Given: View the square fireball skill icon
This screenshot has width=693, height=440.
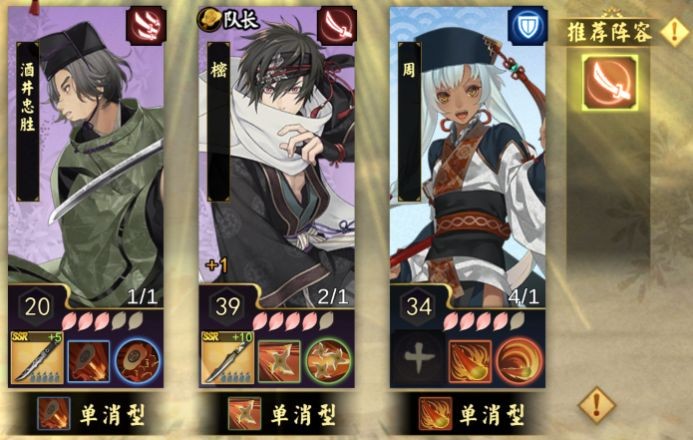Looking at the screenshot, I should click(x=469, y=360).
